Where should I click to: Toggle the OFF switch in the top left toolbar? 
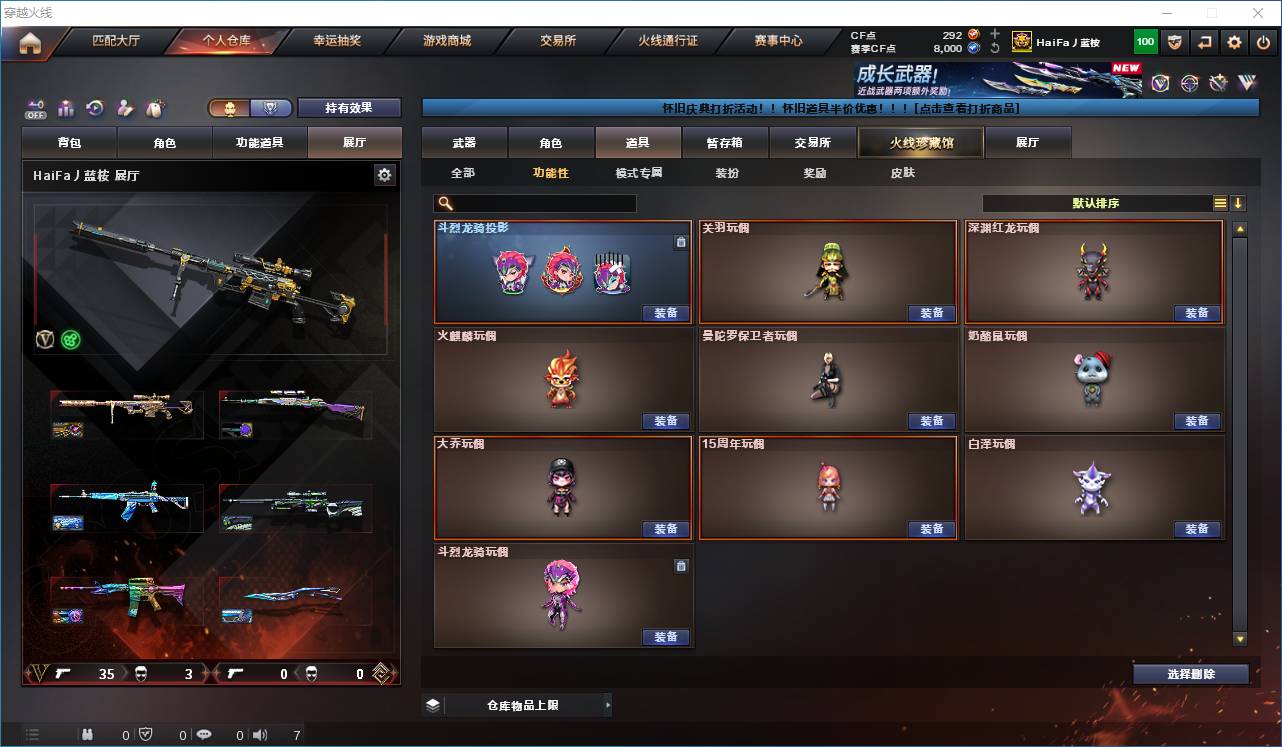35,108
